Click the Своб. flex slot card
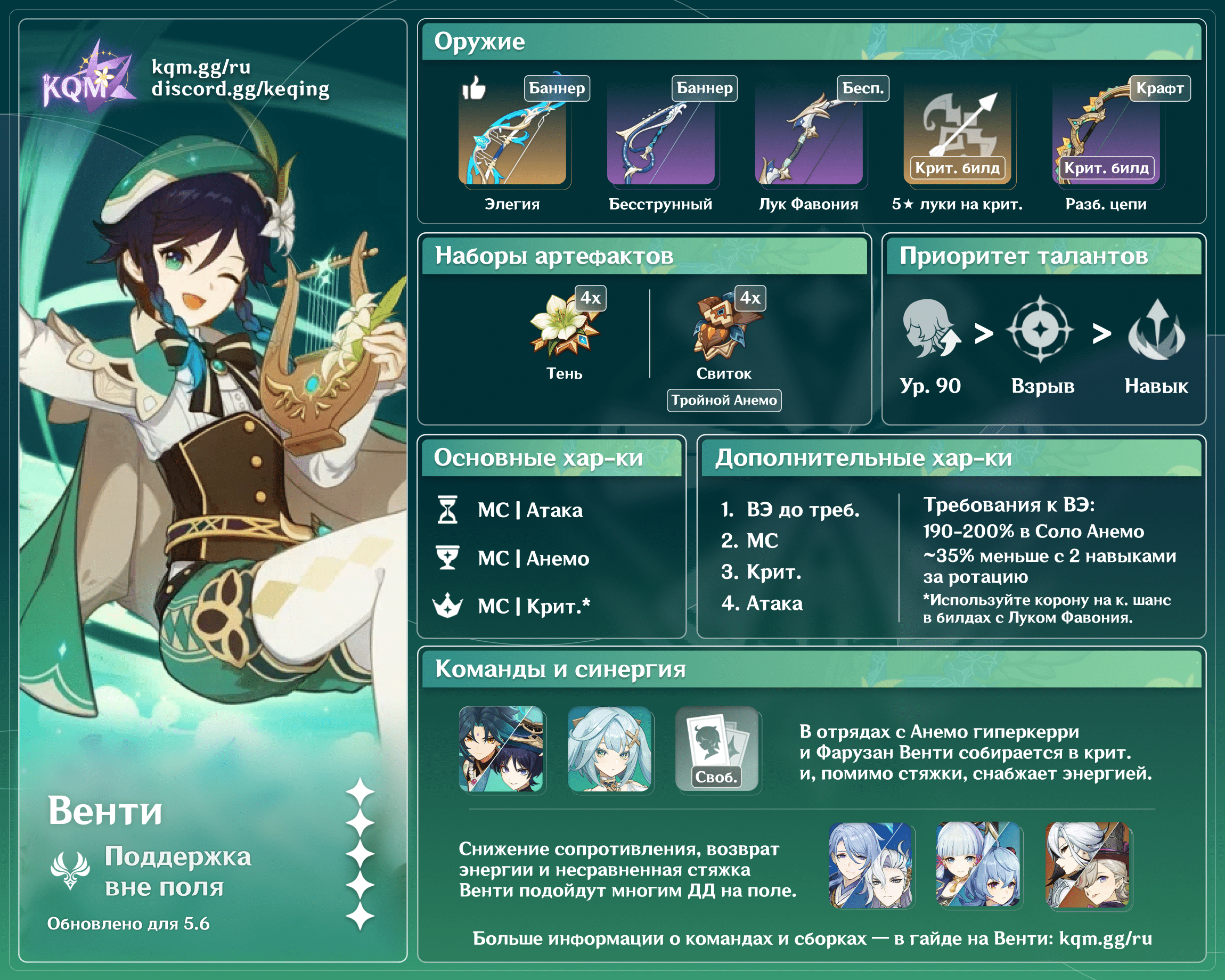 point(717,749)
